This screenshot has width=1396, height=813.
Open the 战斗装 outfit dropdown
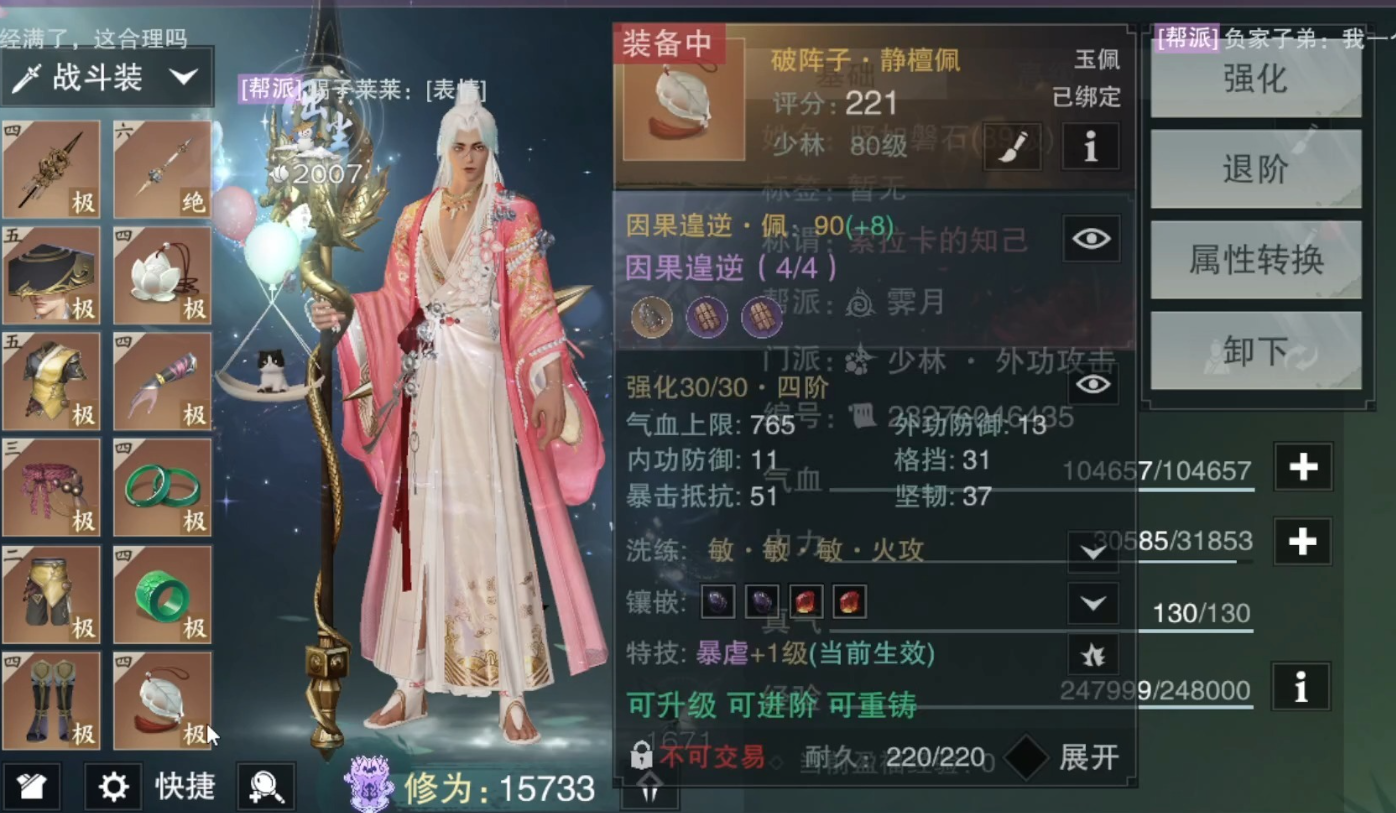coord(105,76)
